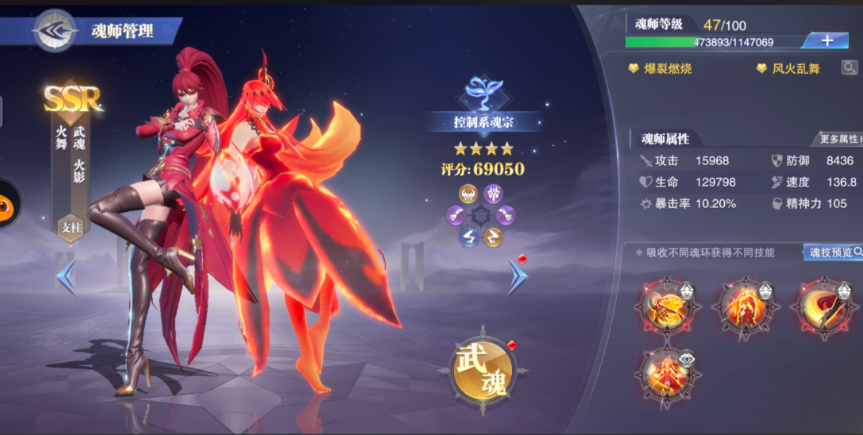Viewport: 863px width, 435px height.
Task: Switch to the previous soul master
Action: coord(66,276)
